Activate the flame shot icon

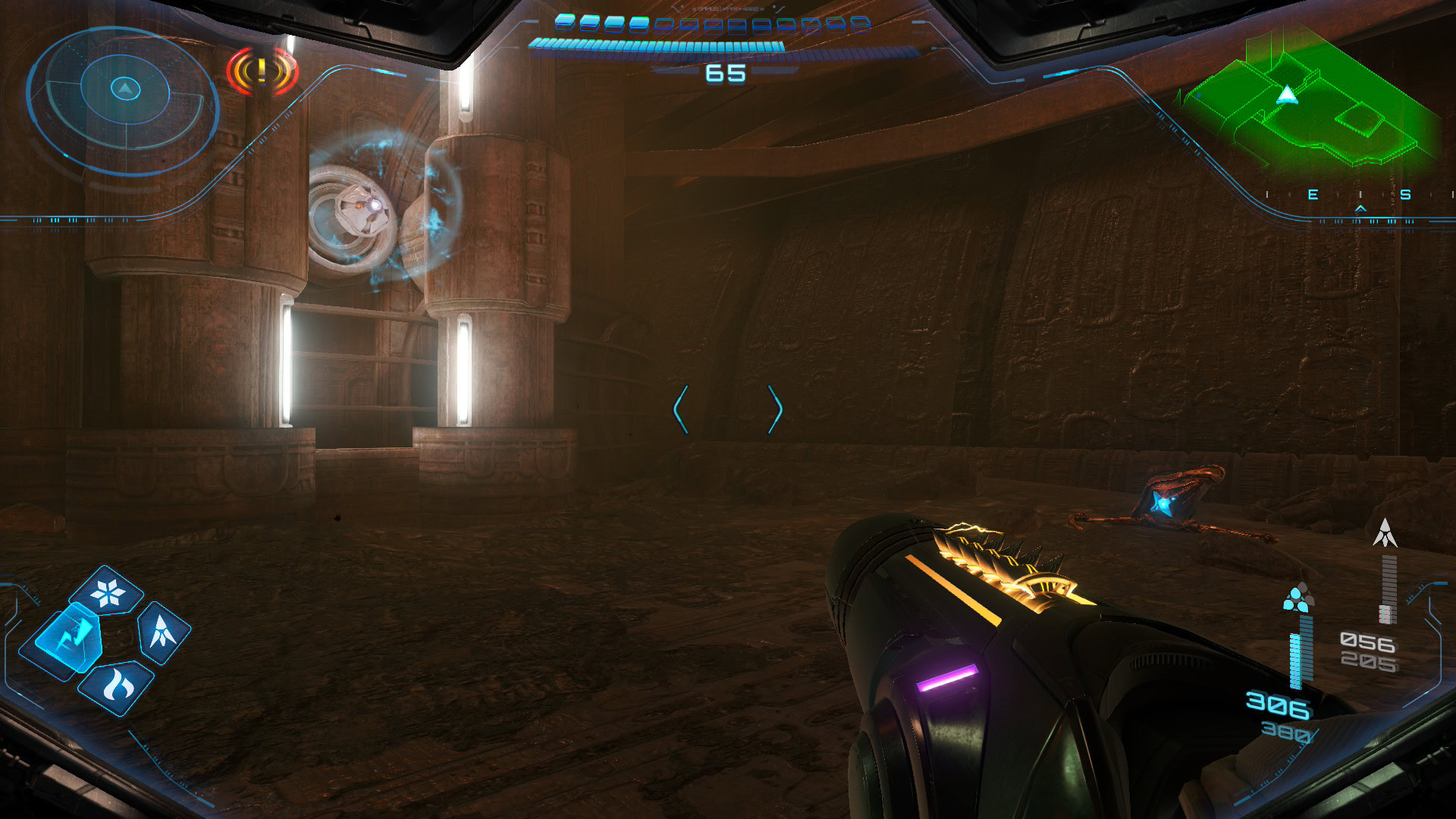coord(118,686)
